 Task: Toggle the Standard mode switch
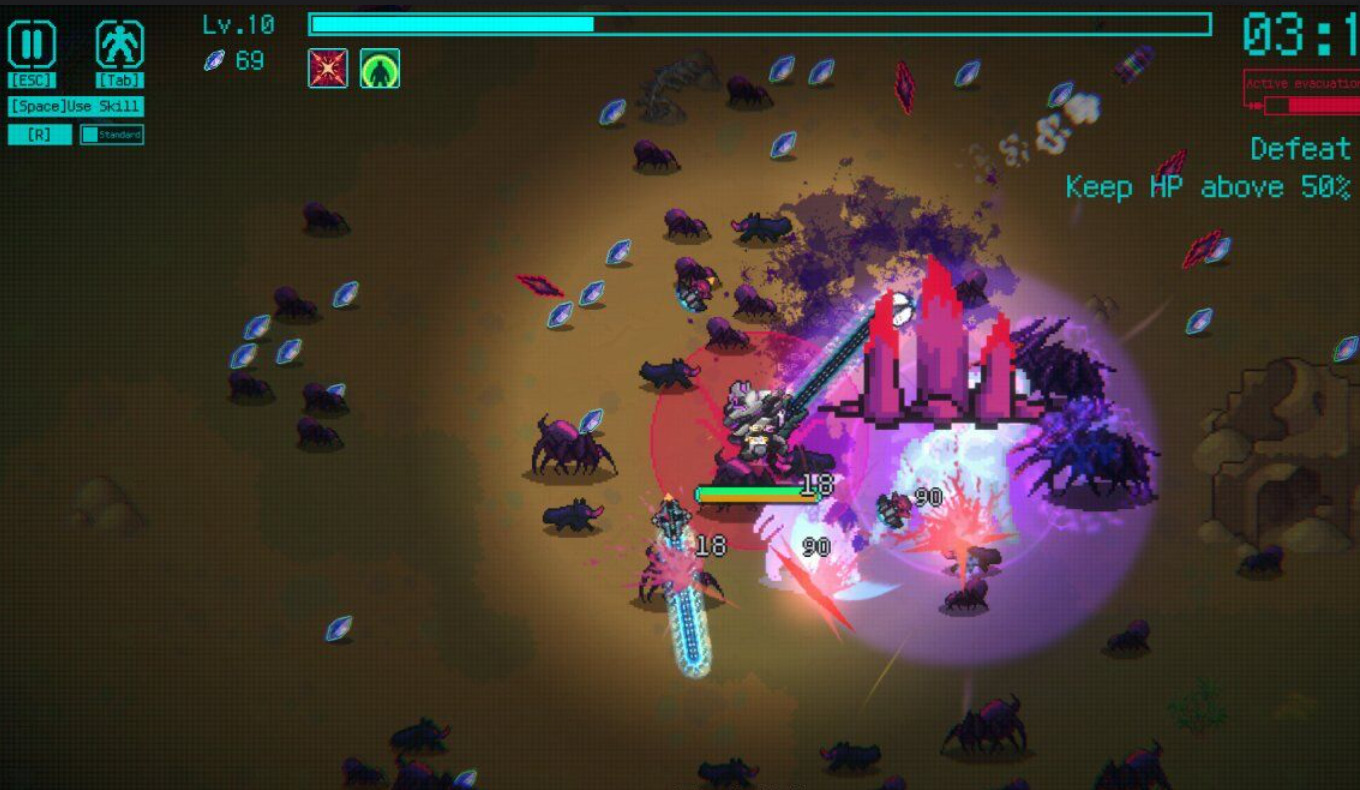click(x=112, y=134)
